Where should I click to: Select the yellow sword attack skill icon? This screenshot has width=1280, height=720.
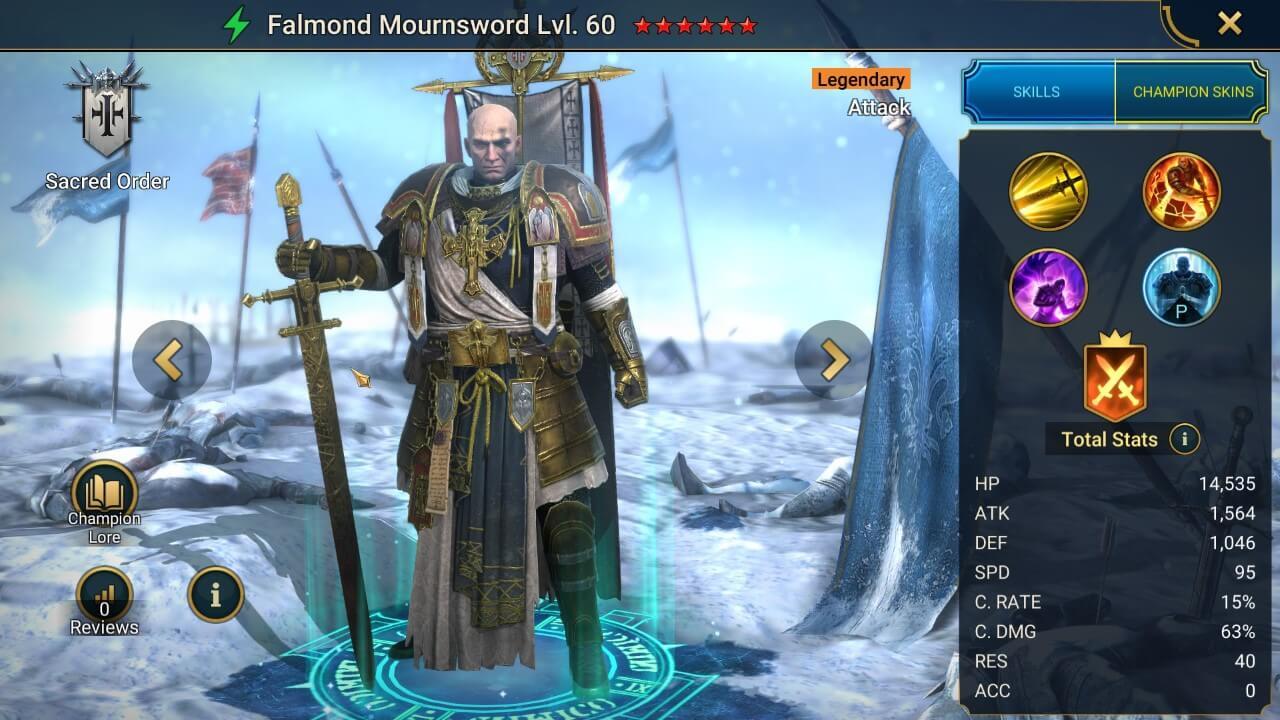tap(1048, 192)
